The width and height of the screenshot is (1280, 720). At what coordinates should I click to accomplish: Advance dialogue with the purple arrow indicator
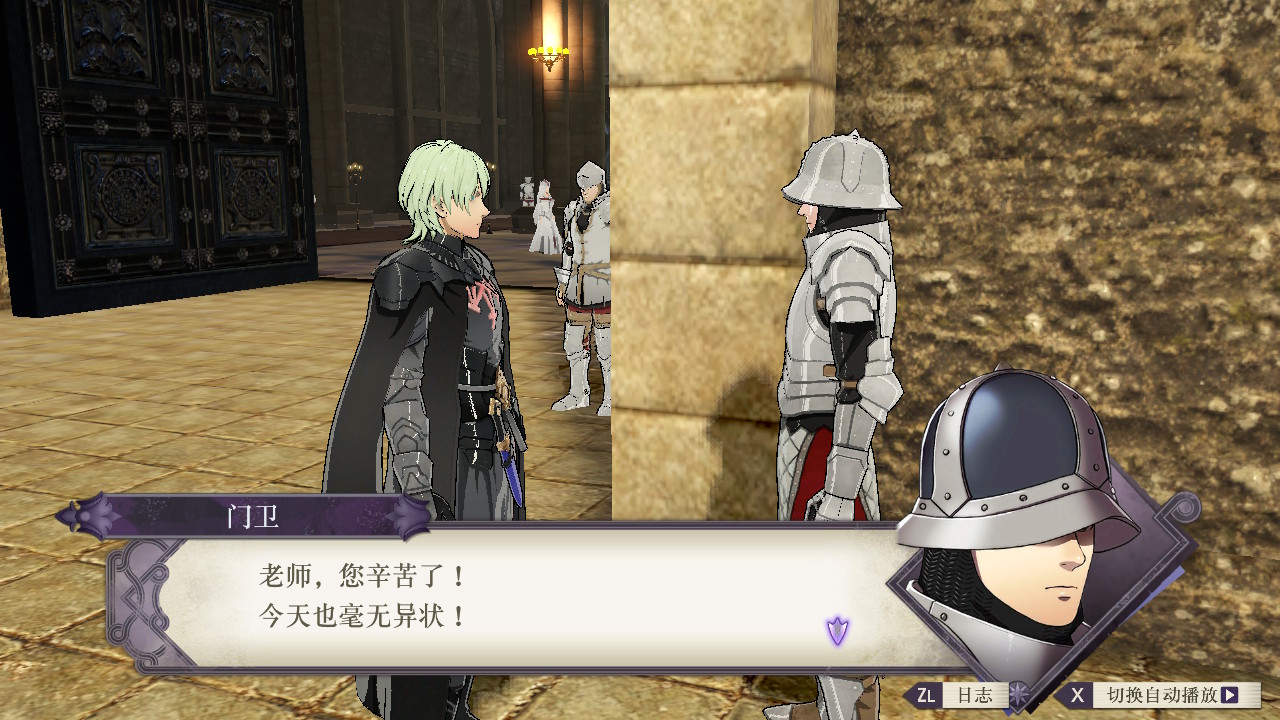pos(837,630)
